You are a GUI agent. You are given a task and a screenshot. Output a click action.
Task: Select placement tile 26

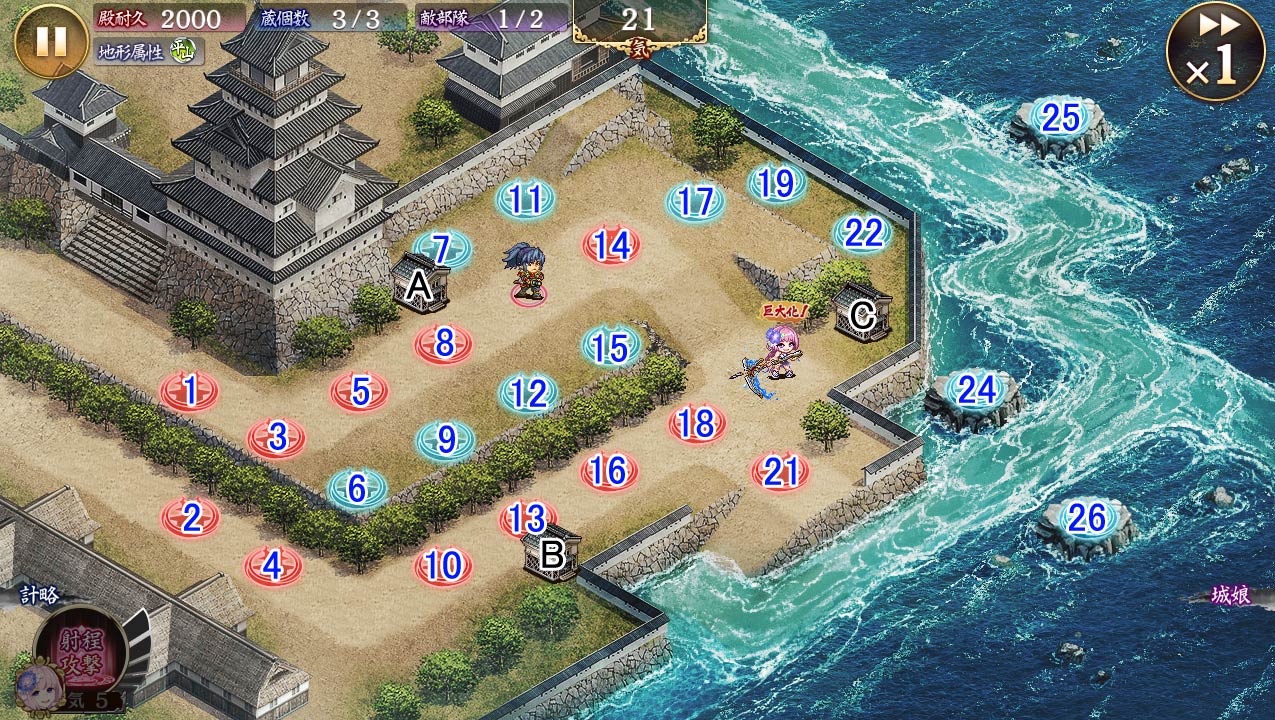[x=1086, y=518]
